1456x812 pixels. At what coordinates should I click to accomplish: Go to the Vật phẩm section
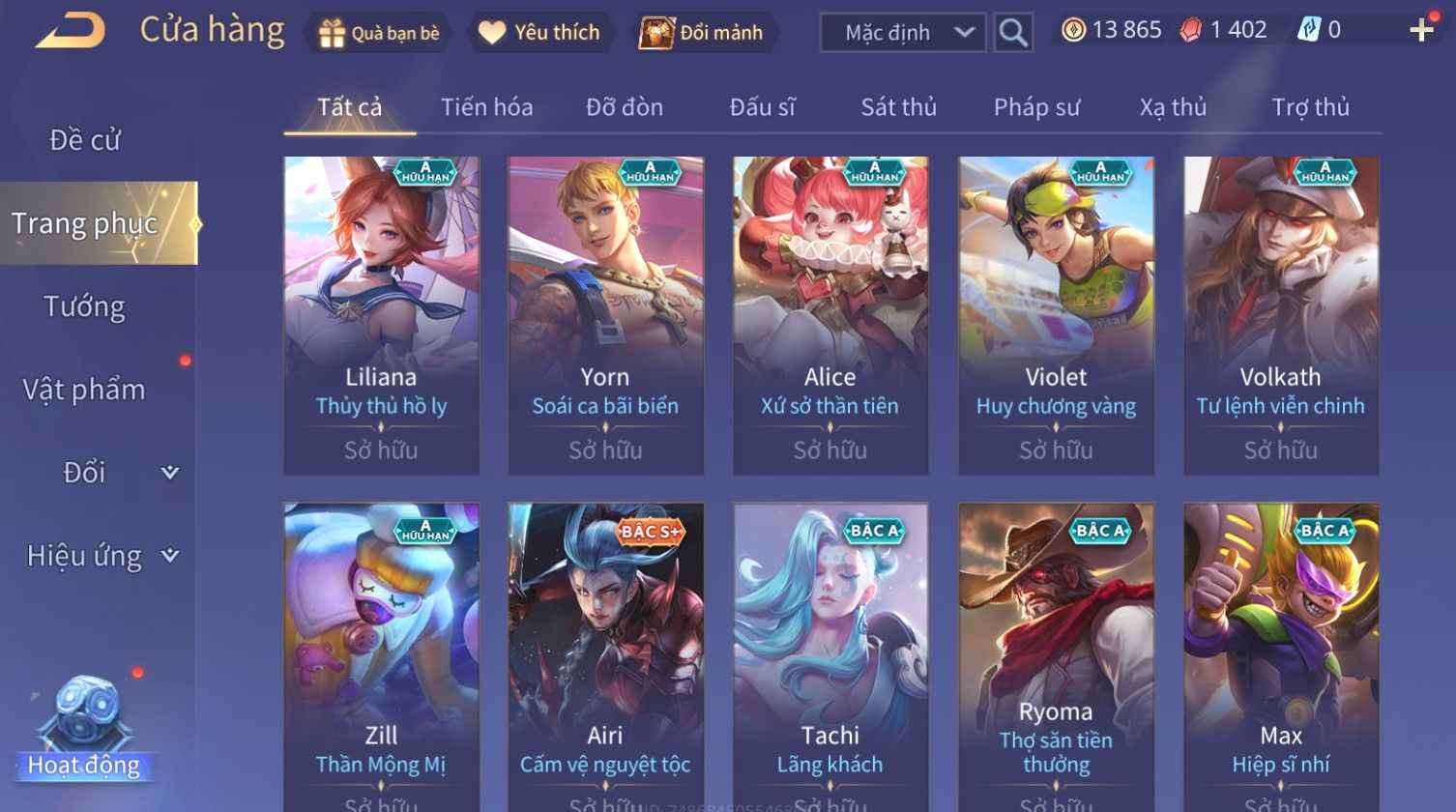[x=85, y=390]
